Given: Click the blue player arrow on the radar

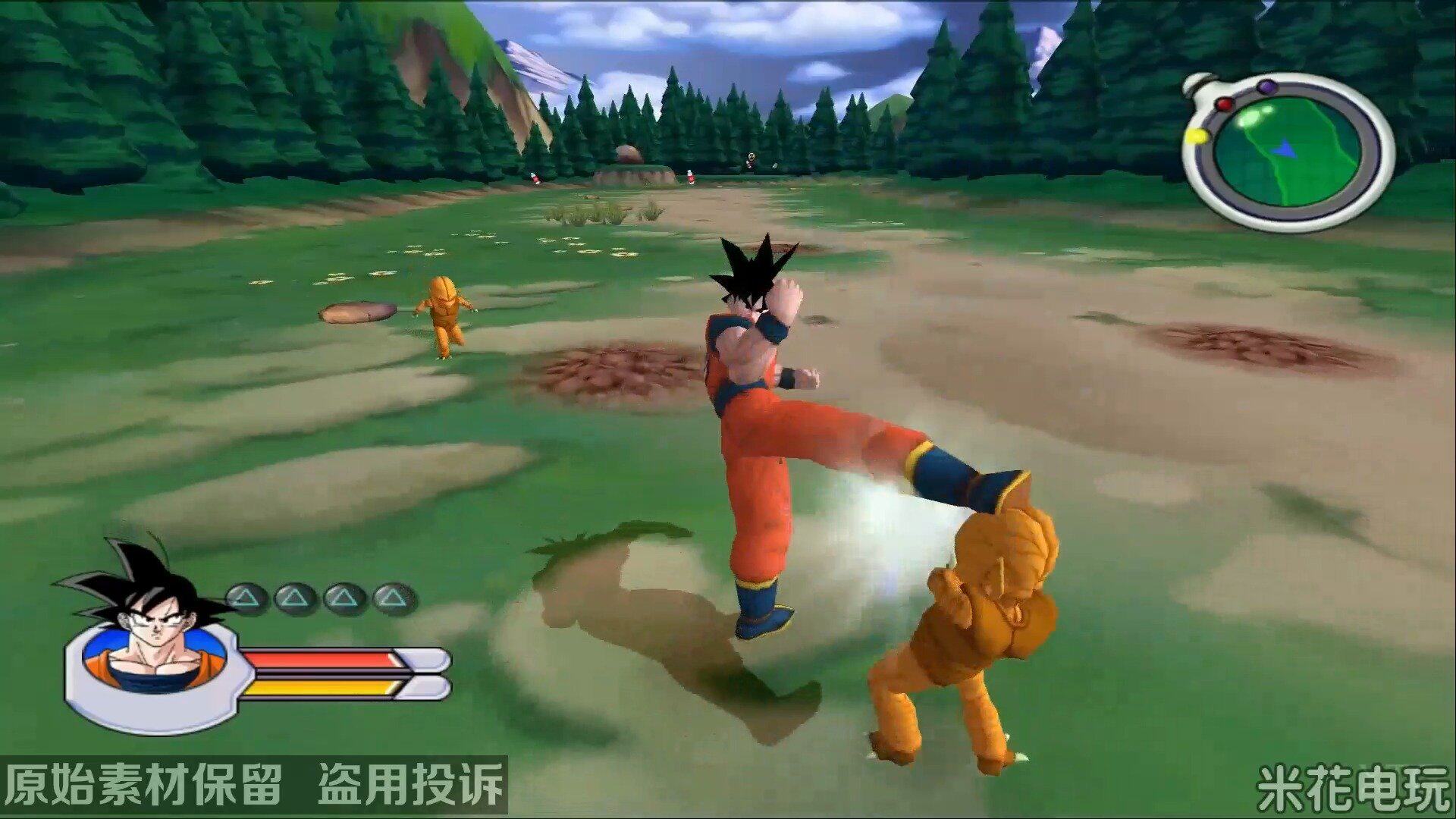Looking at the screenshot, I should (x=1284, y=149).
